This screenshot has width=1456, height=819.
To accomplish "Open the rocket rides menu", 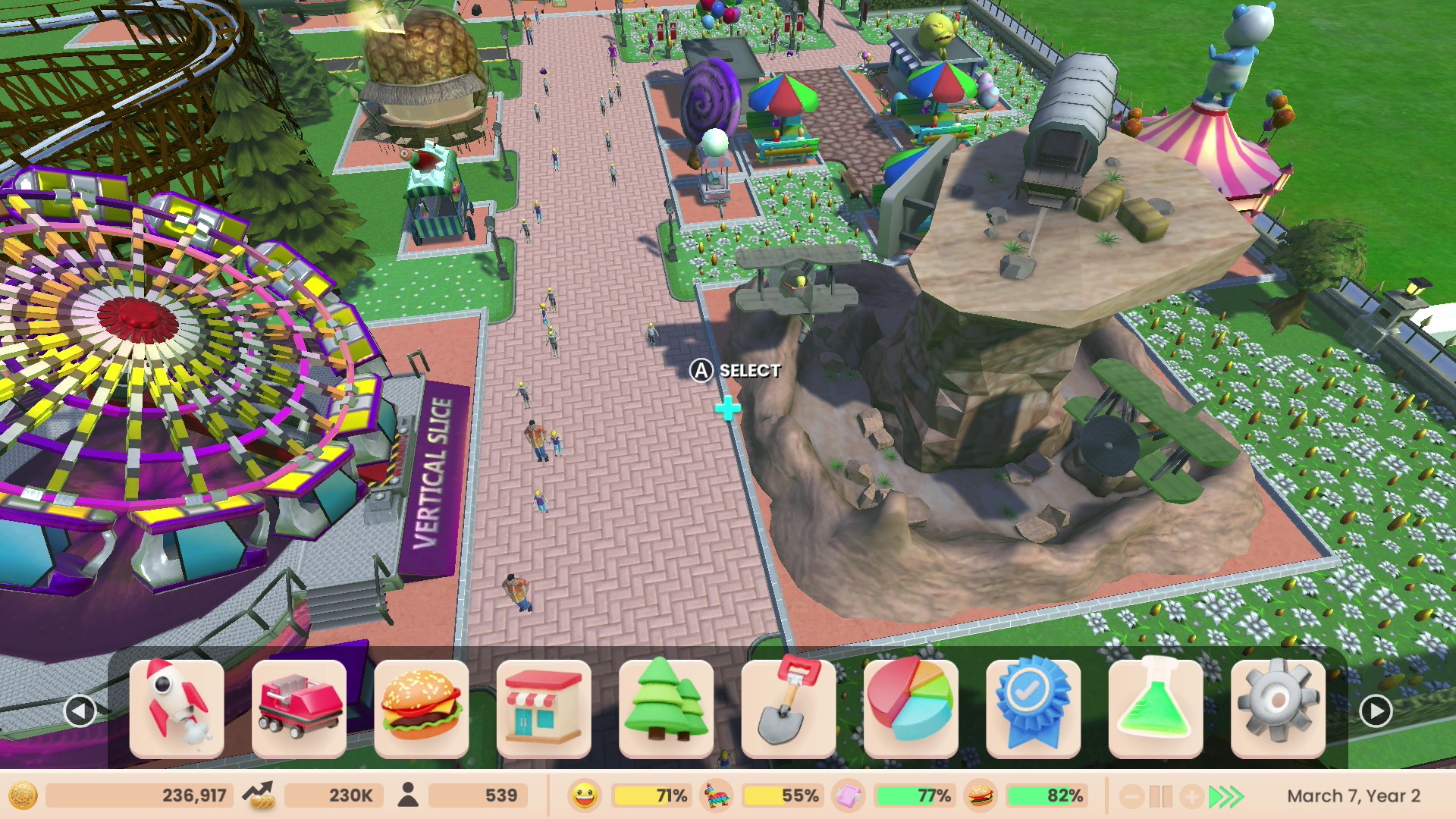I will [177, 708].
